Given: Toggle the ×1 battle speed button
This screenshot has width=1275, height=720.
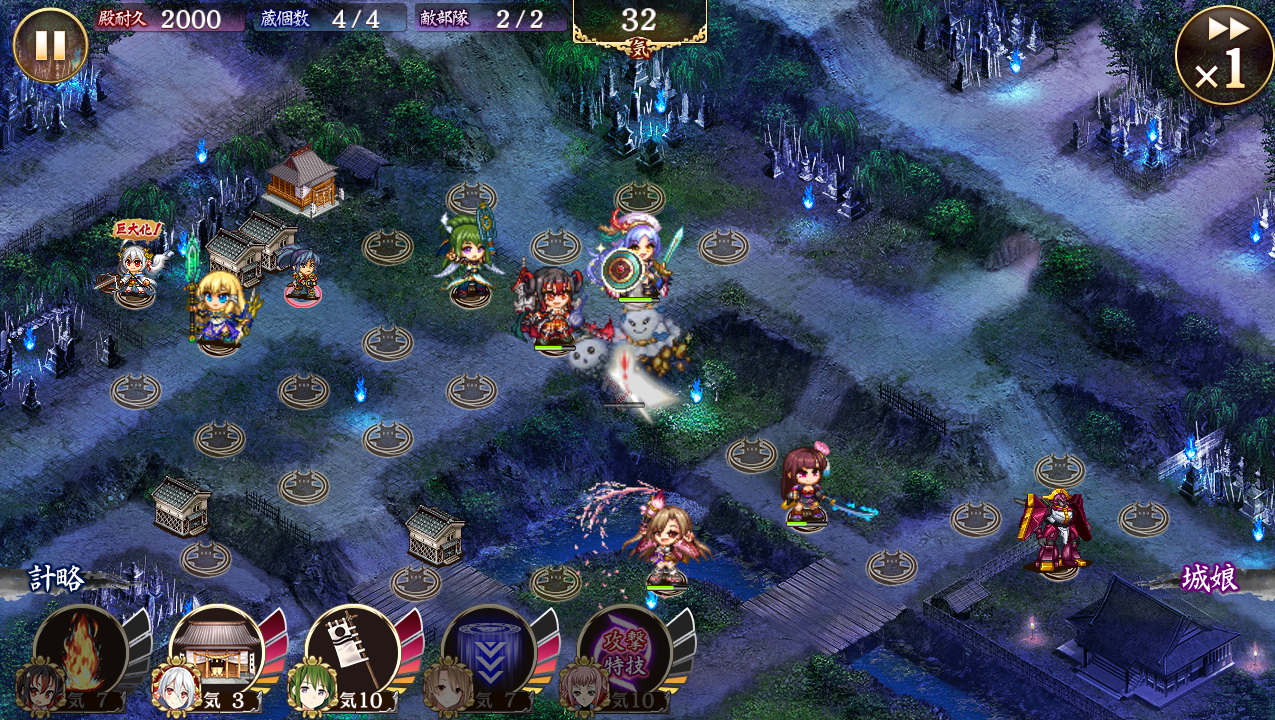Looking at the screenshot, I should click(x=1224, y=55).
